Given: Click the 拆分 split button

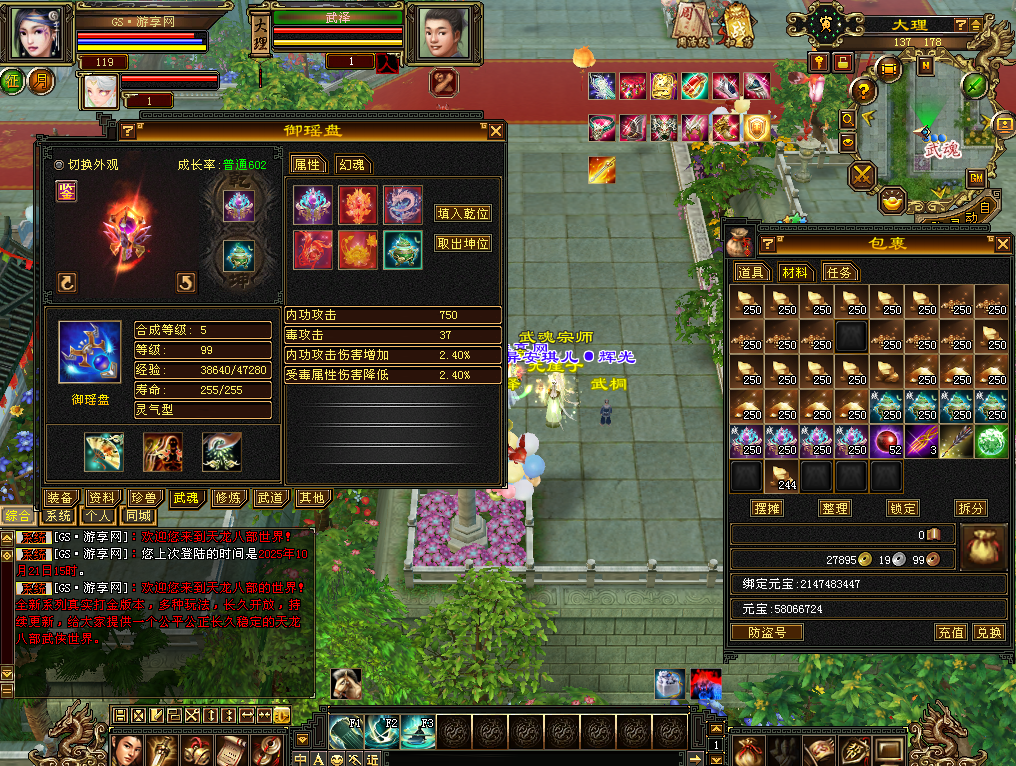Looking at the screenshot, I should pos(970,508).
